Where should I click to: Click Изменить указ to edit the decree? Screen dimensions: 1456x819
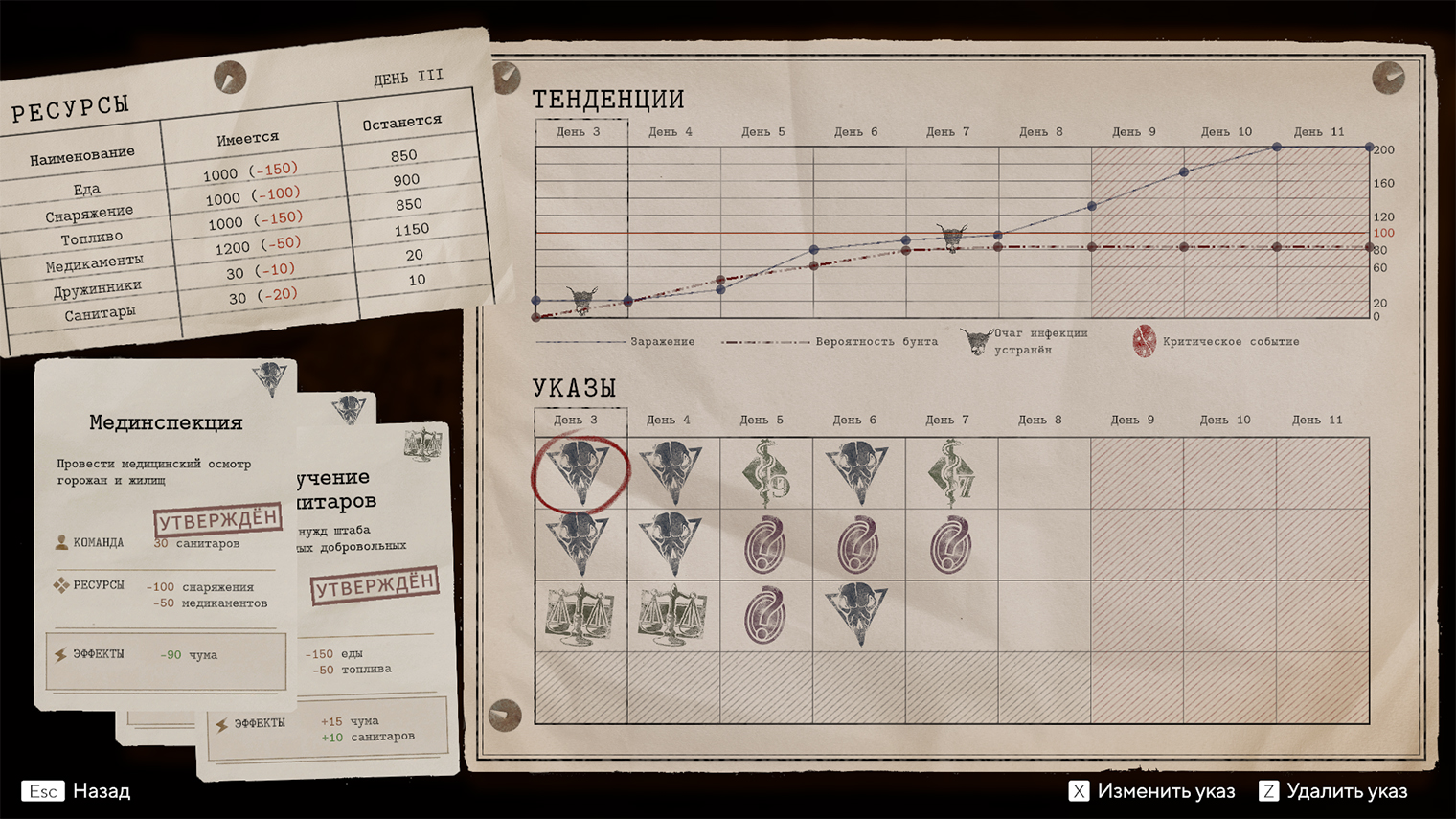pos(1152,791)
